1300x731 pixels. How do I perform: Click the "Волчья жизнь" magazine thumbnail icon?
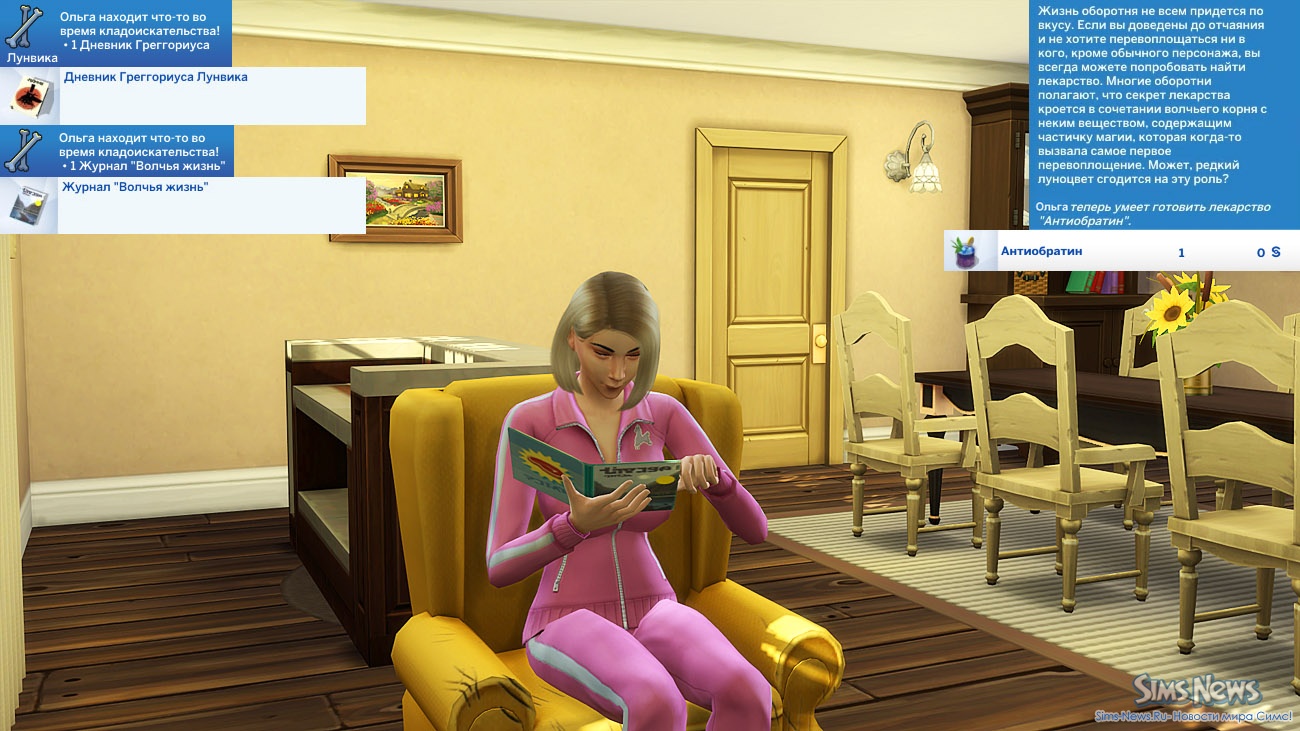pos(29,206)
